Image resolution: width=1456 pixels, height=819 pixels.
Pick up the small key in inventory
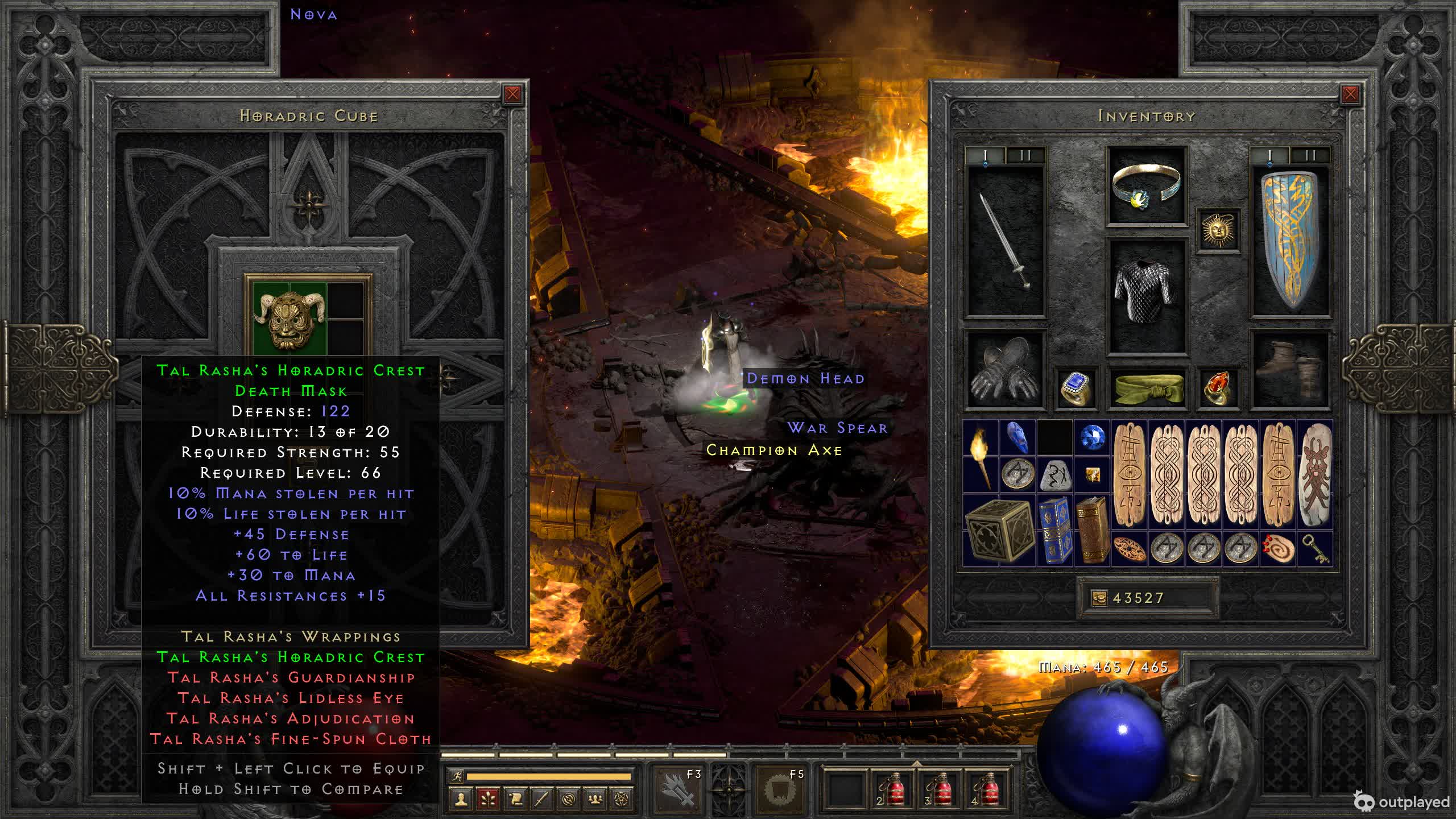pos(1315,549)
